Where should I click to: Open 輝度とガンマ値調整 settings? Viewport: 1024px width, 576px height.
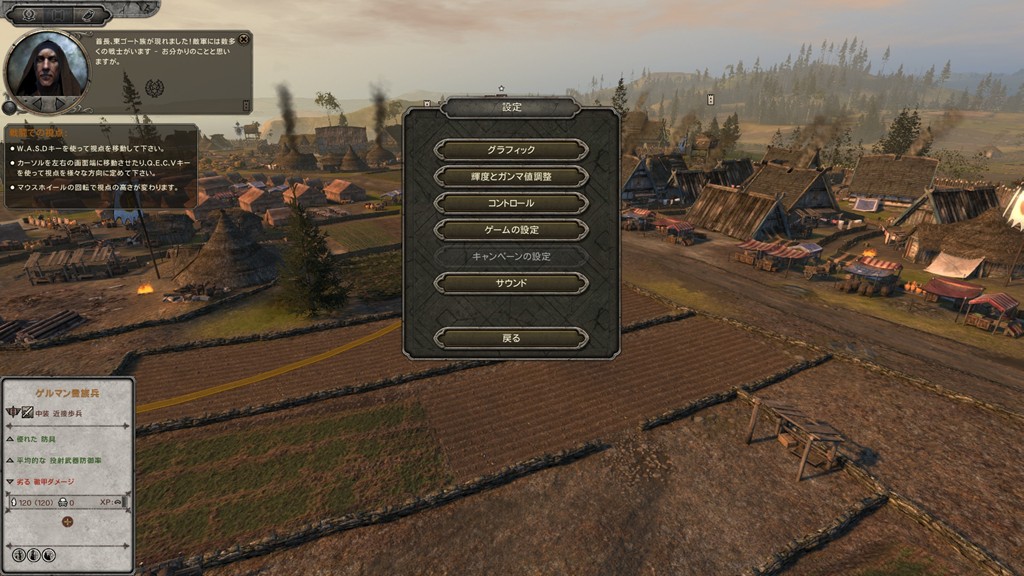point(511,177)
